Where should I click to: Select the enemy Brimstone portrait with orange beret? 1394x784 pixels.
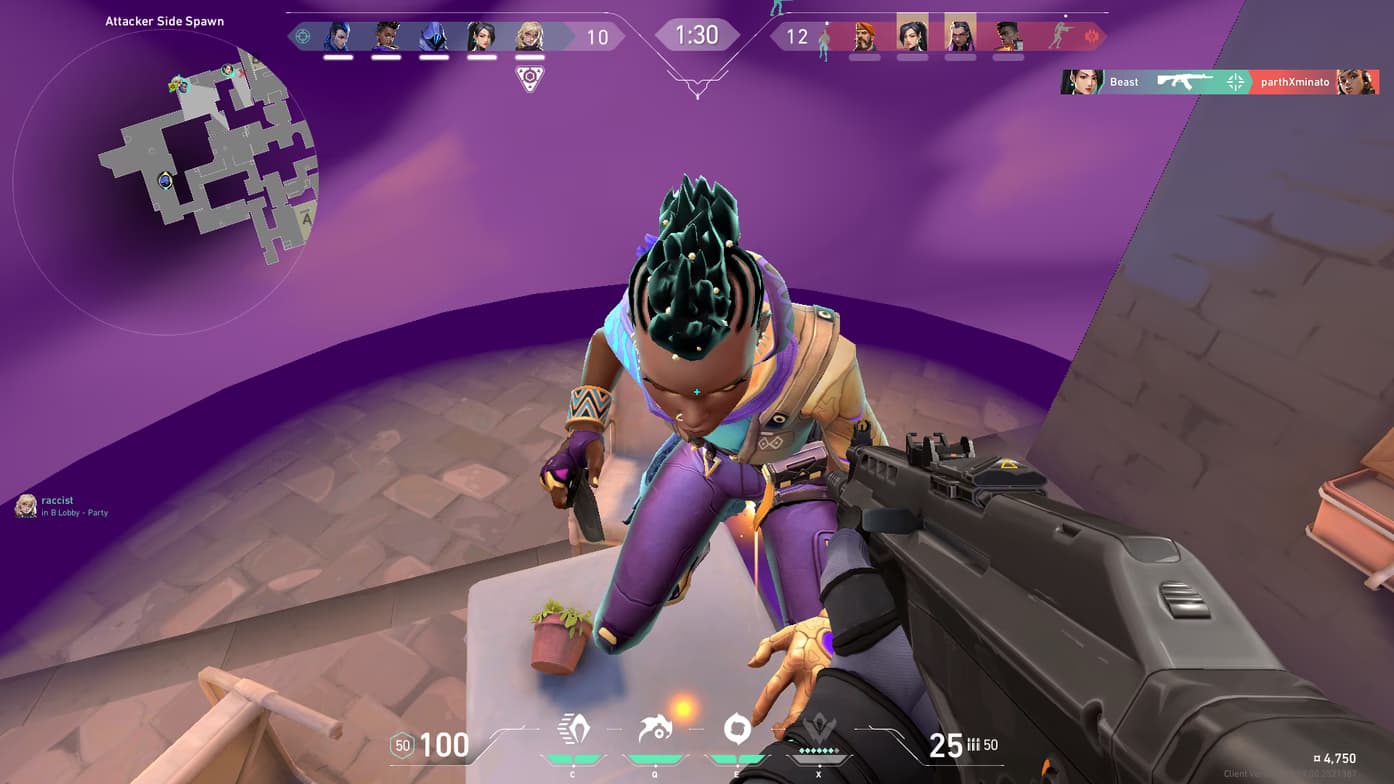(x=865, y=37)
